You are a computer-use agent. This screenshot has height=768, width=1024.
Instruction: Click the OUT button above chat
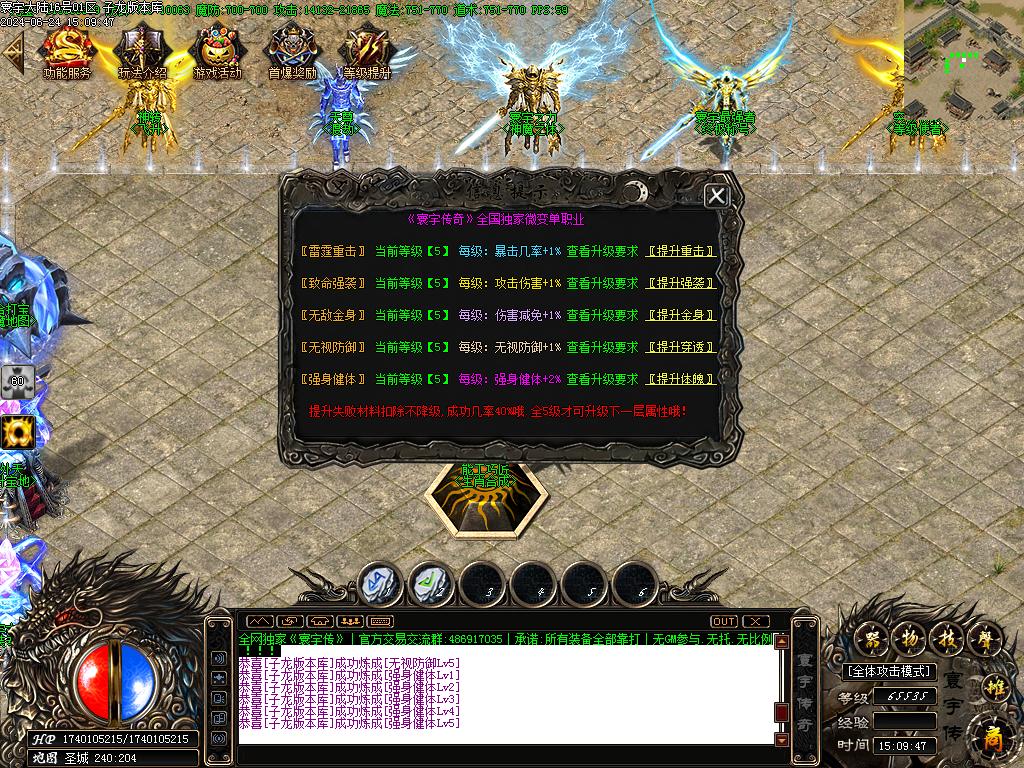tap(724, 621)
